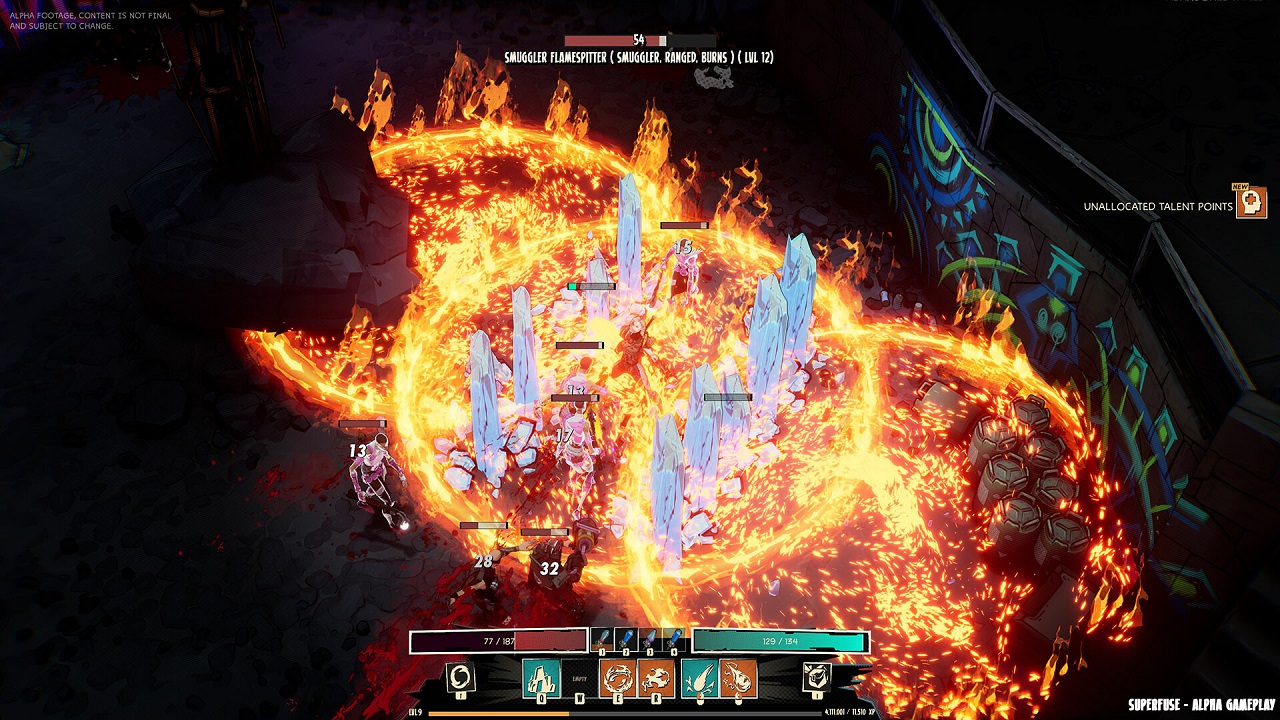1280x720 pixels.
Task: Select the empty W skill slot
Action: 578,679
